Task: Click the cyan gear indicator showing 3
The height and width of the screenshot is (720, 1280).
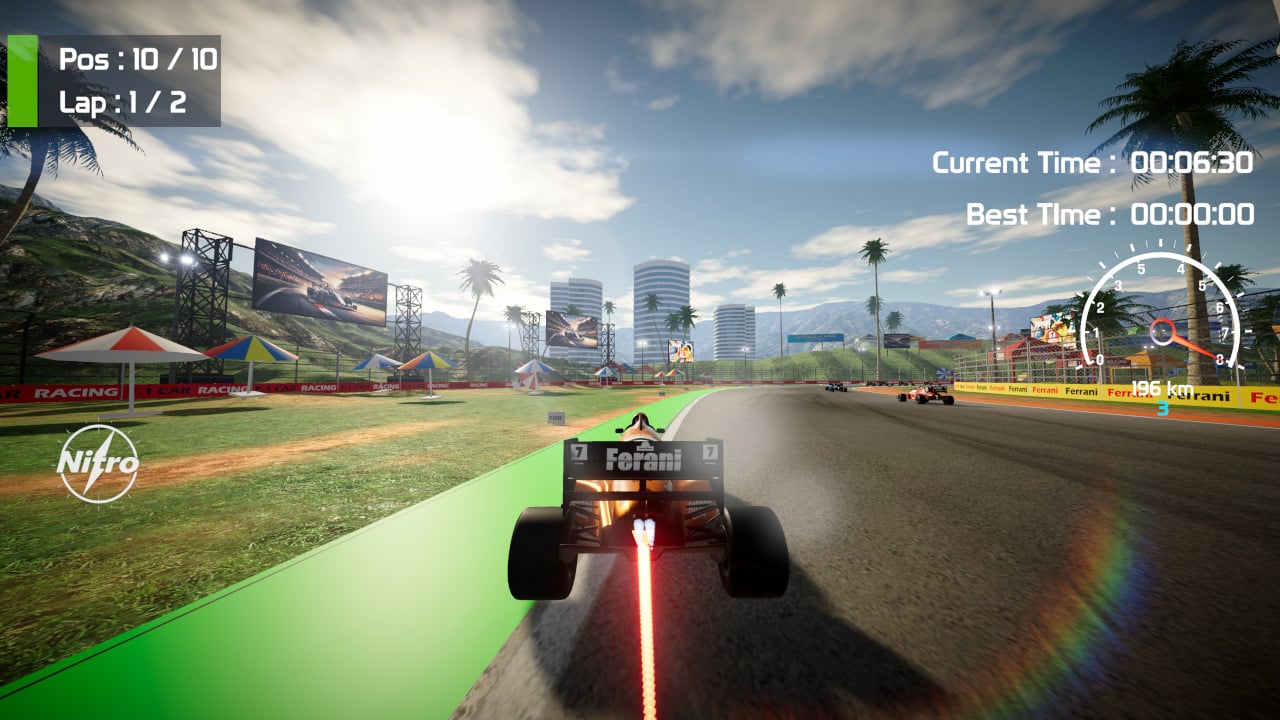Action: 1162,409
